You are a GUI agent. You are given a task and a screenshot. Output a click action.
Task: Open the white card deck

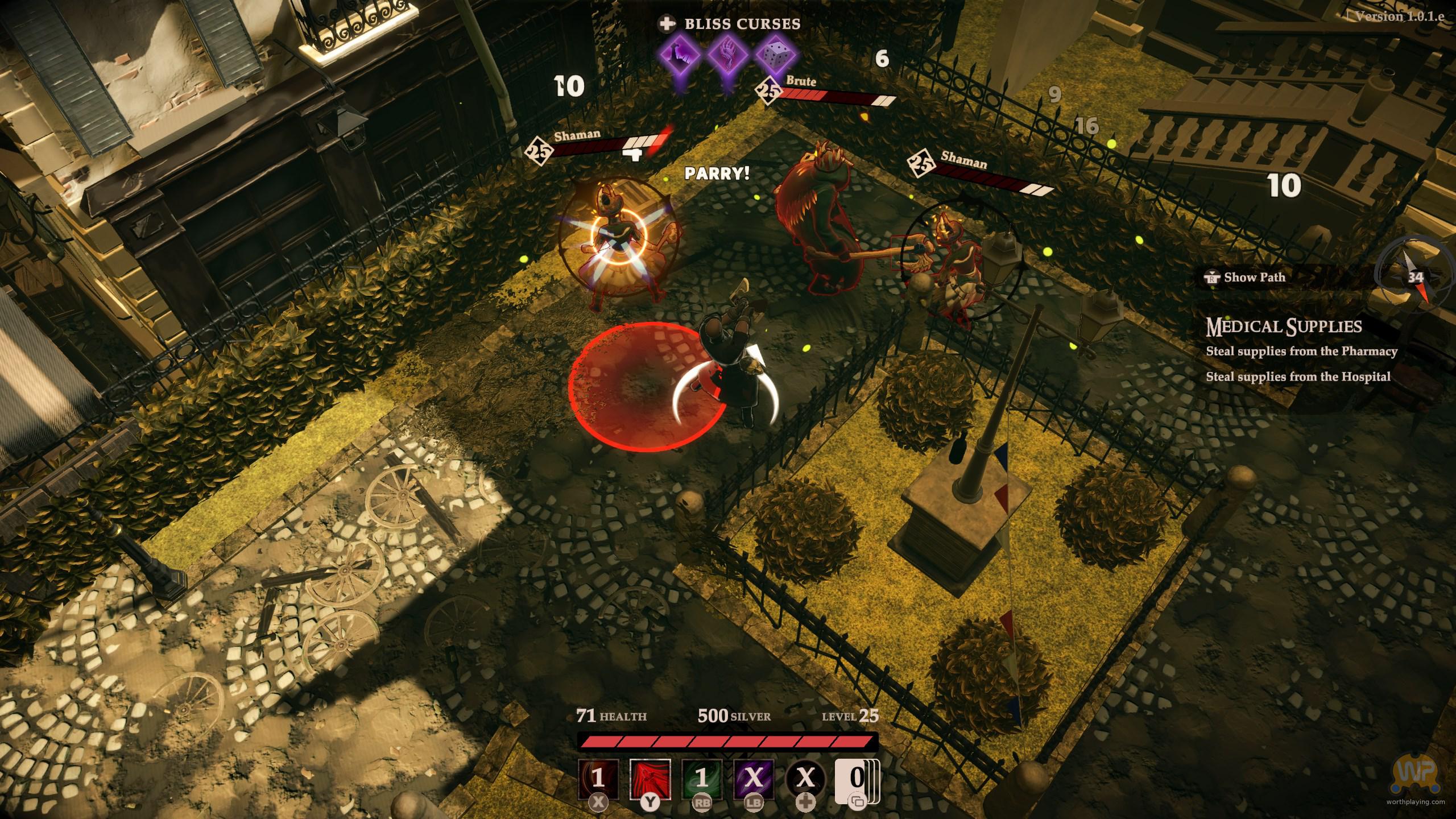click(x=856, y=779)
